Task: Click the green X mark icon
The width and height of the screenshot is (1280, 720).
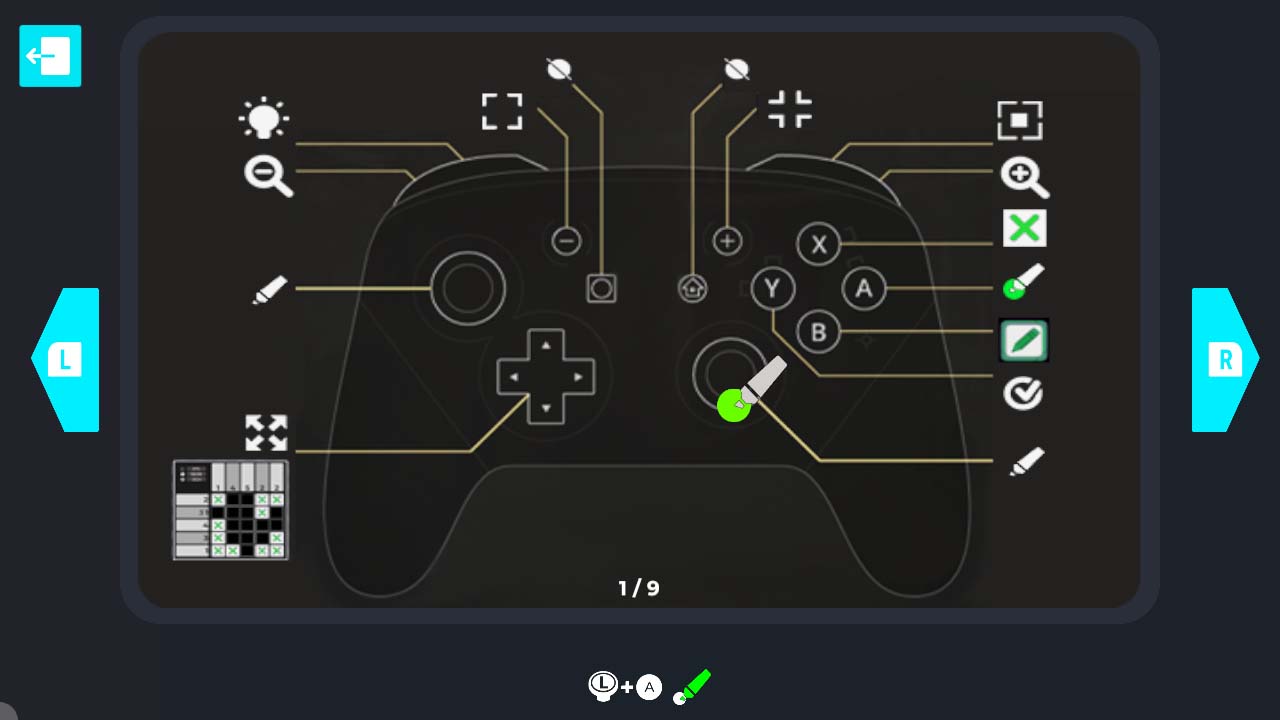Action: (1023, 228)
